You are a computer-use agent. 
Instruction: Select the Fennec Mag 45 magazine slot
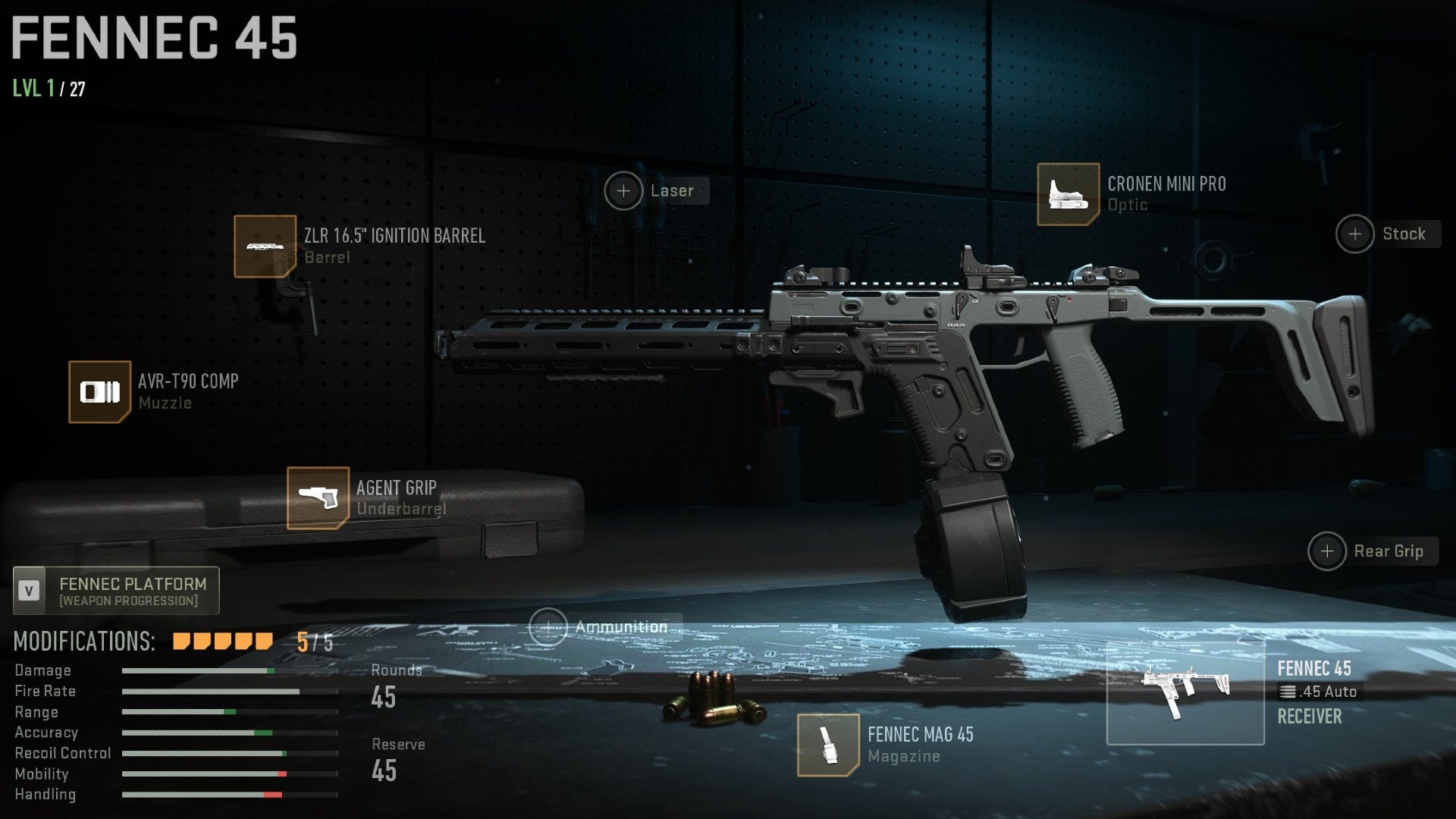pyautogui.click(x=827, y=745)
